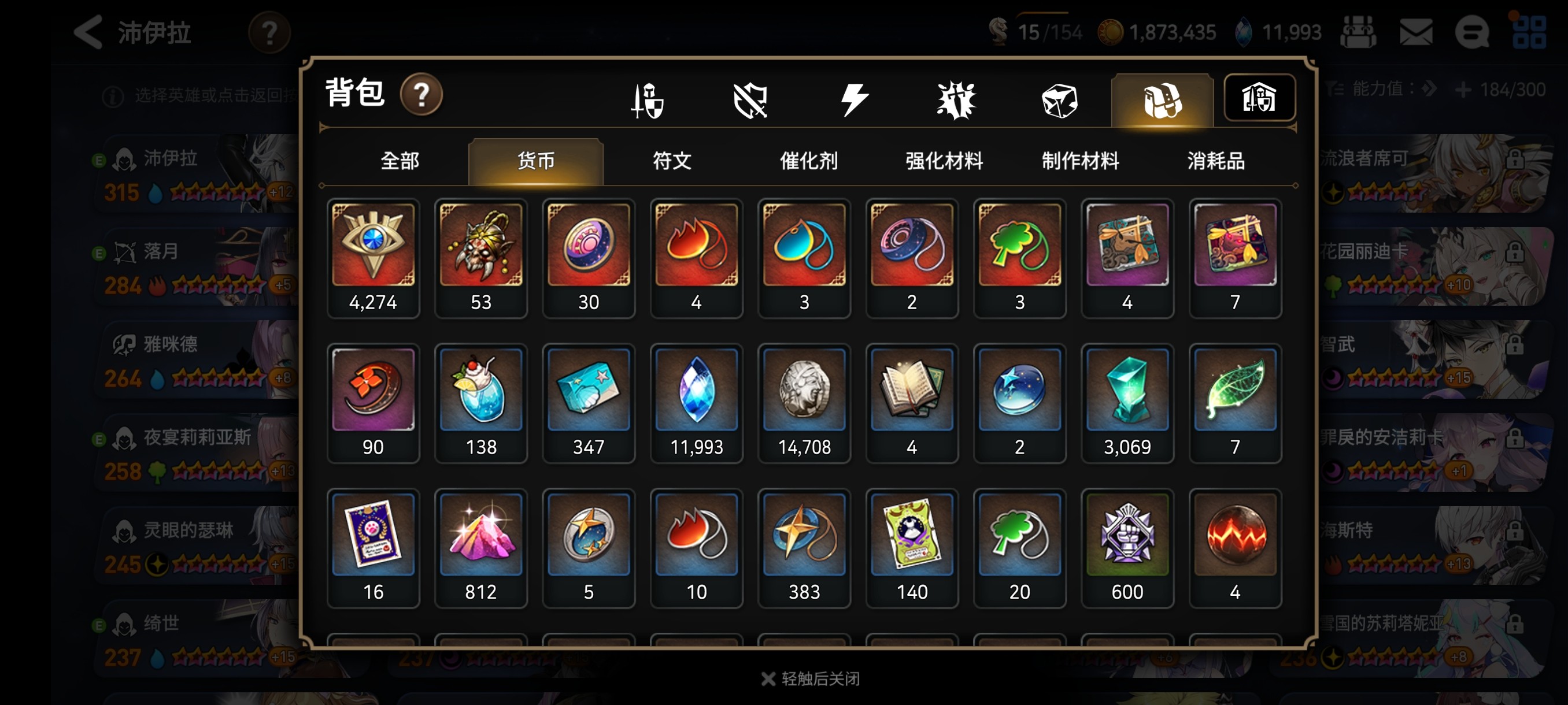This screenshot has height=705, width=1568.
Task: Select the 符文 (Runes) tab
Action: (x=671, y=161)
